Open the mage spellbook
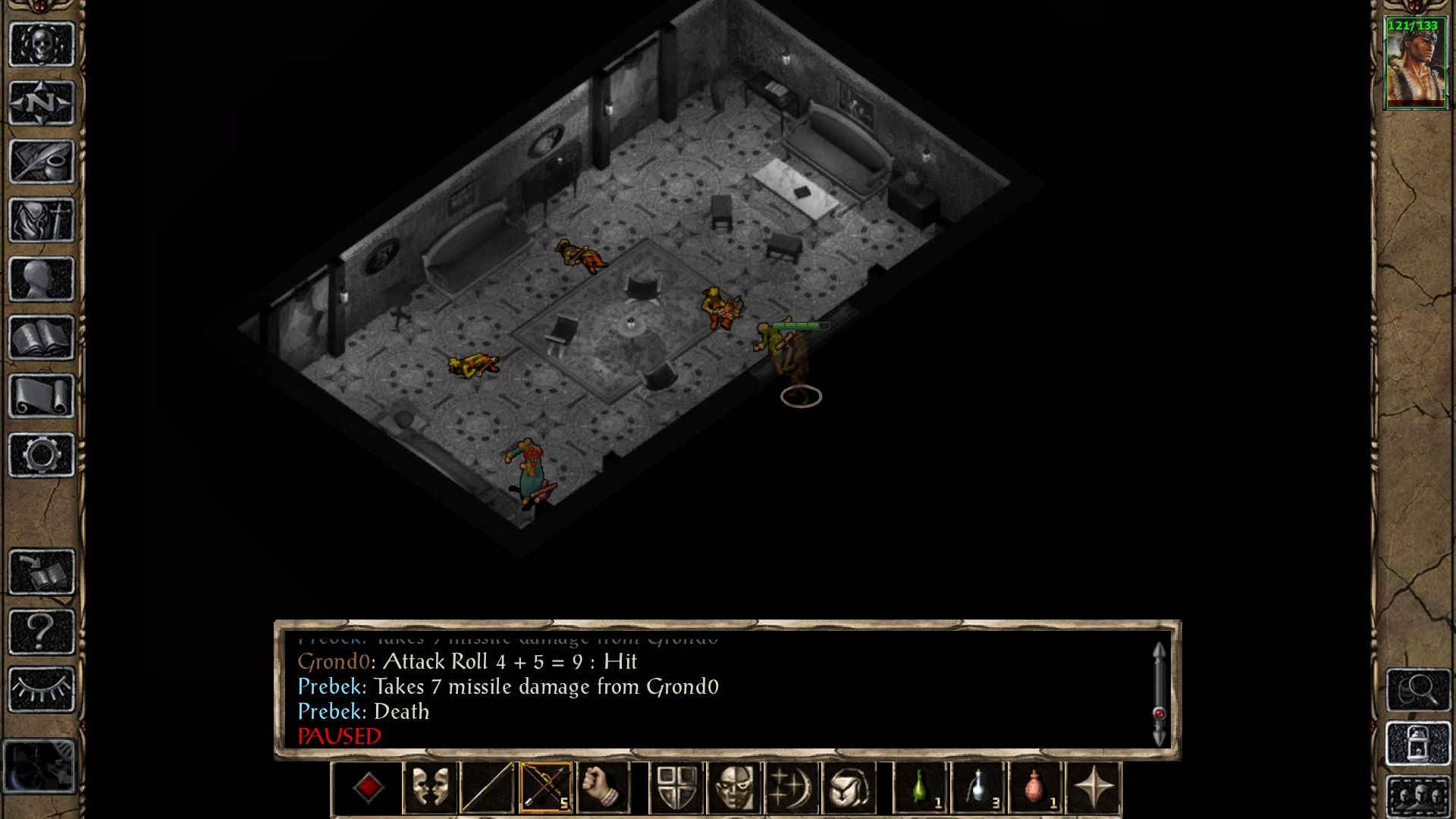Screen dimensions: 1456x819 coord(42,337)
